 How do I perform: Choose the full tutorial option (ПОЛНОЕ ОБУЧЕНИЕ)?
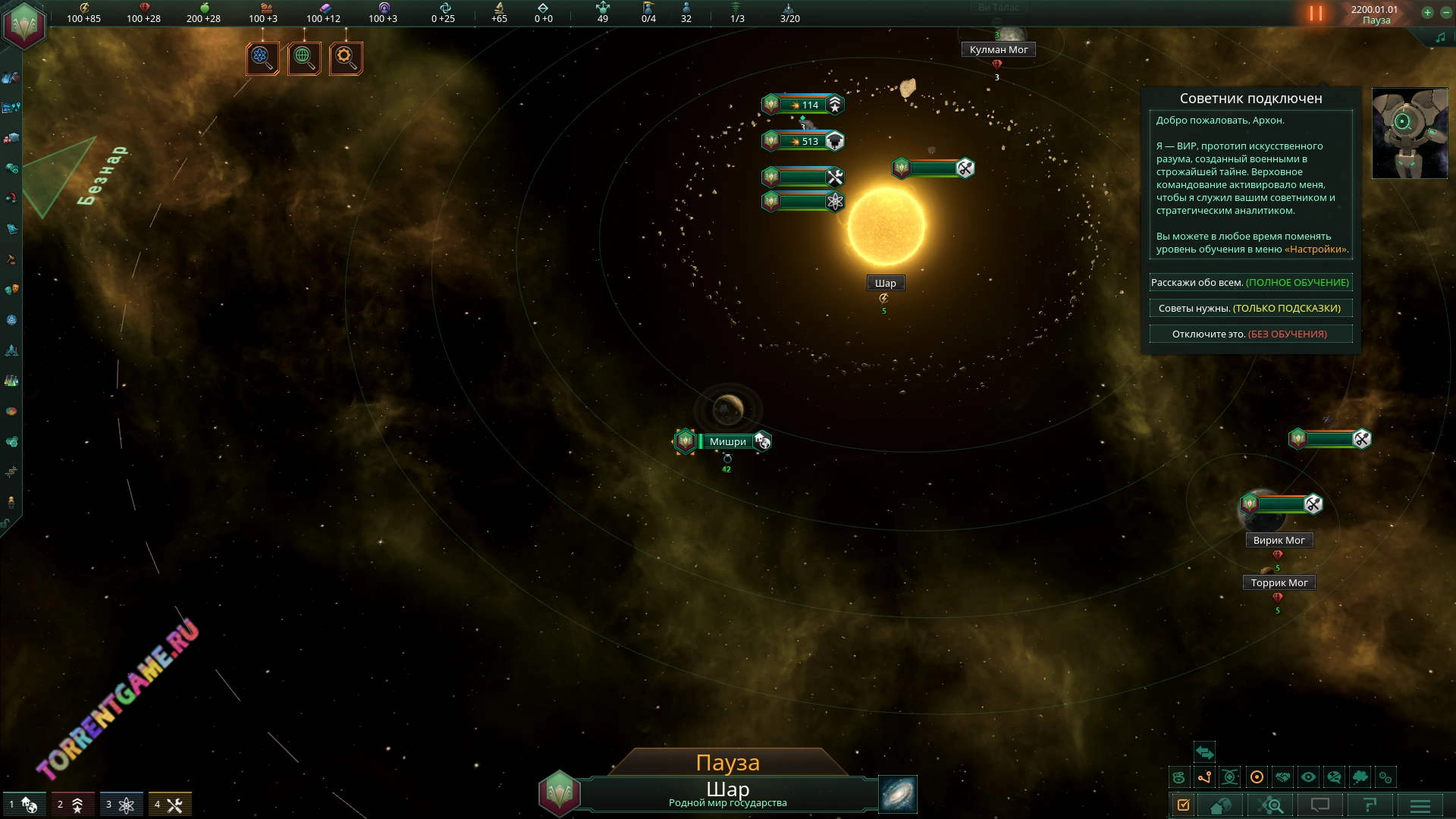(1250, 283)
